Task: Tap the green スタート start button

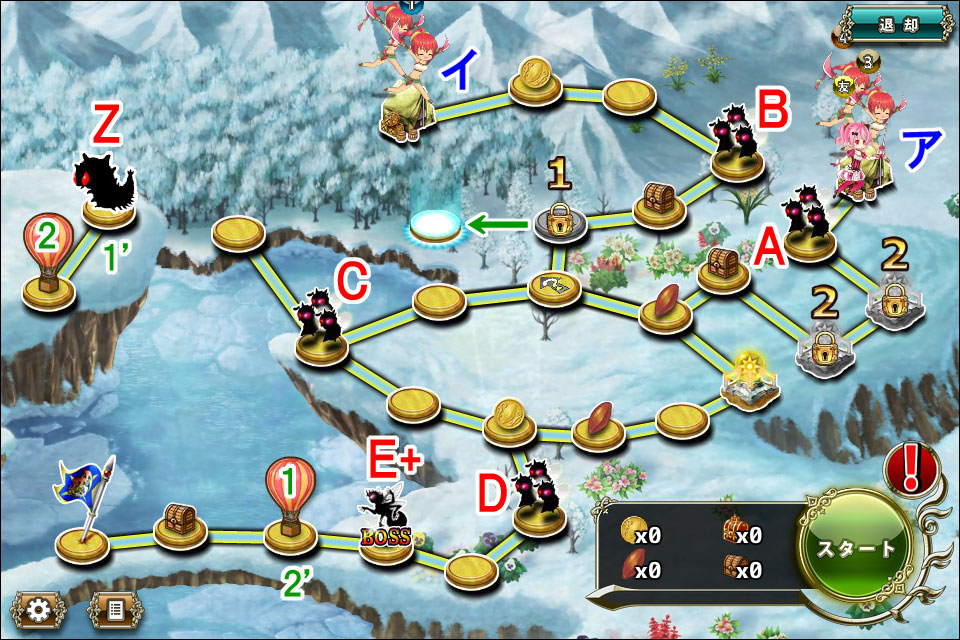Action: point(856,548)
